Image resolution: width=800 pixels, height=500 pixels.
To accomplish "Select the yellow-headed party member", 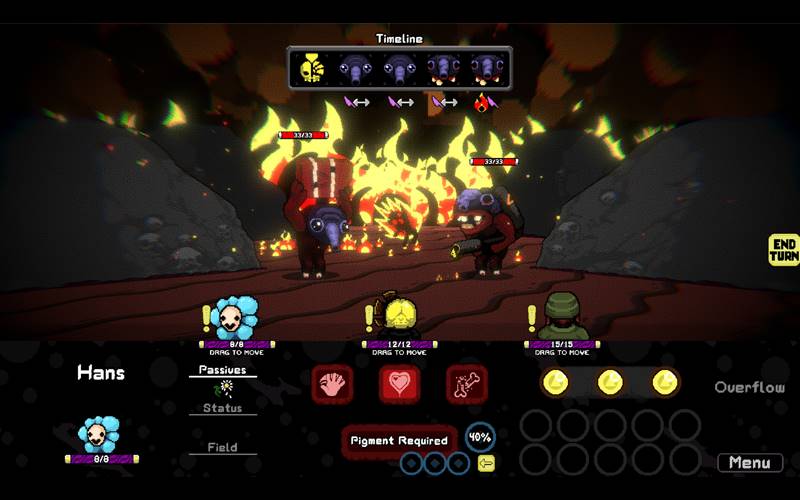I will coord(399,318).
